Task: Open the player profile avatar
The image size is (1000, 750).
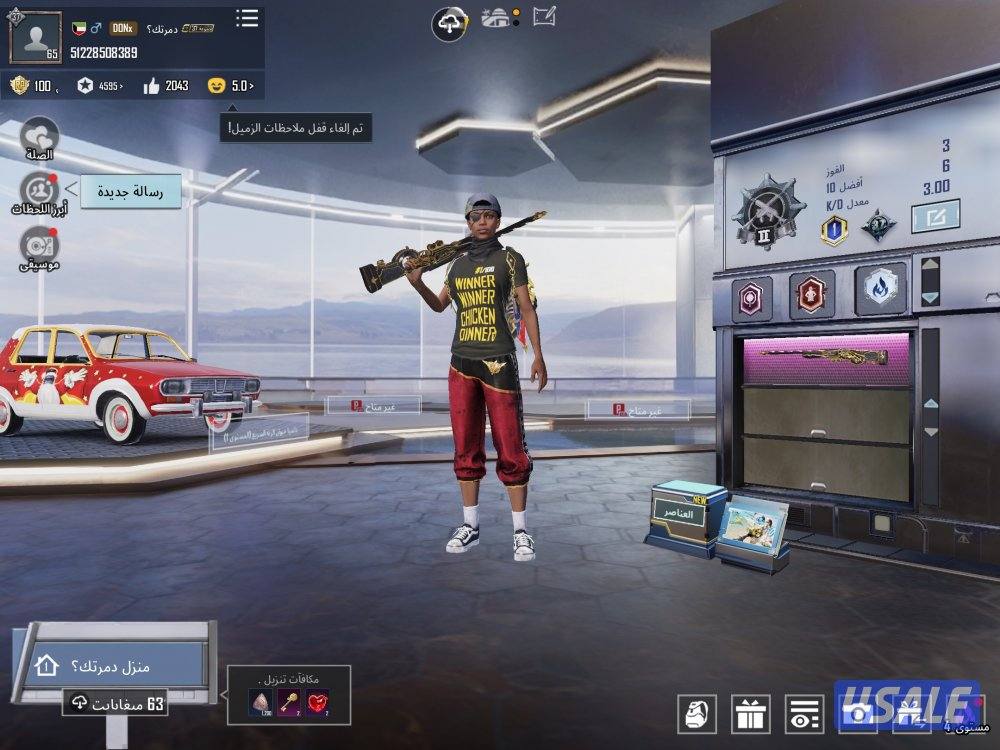Action: click(35, 37)
